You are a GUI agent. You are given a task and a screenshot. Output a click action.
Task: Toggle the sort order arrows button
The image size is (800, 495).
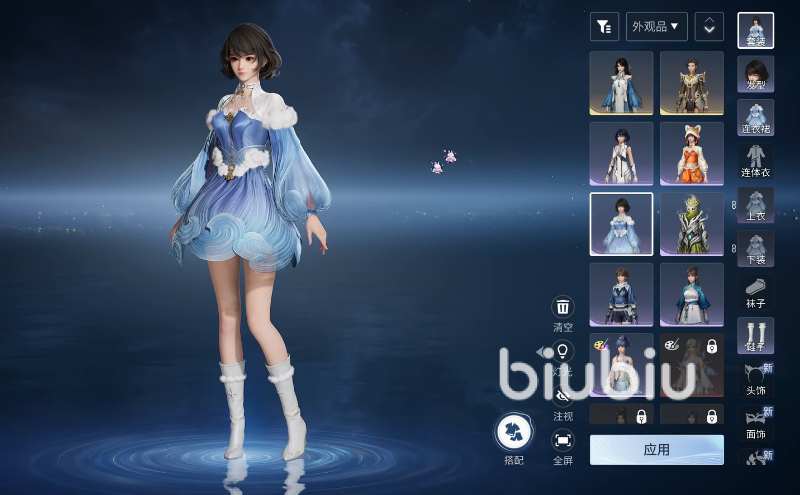tap(709, 26)
